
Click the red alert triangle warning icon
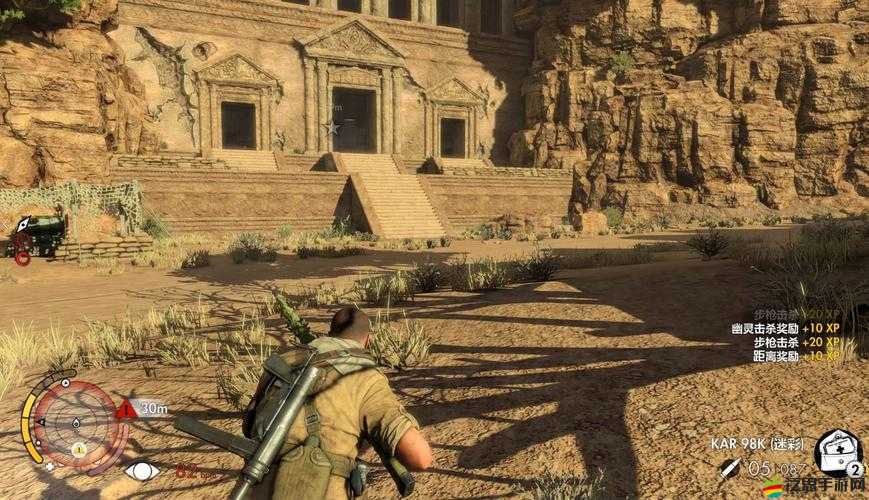coord(126,408)
